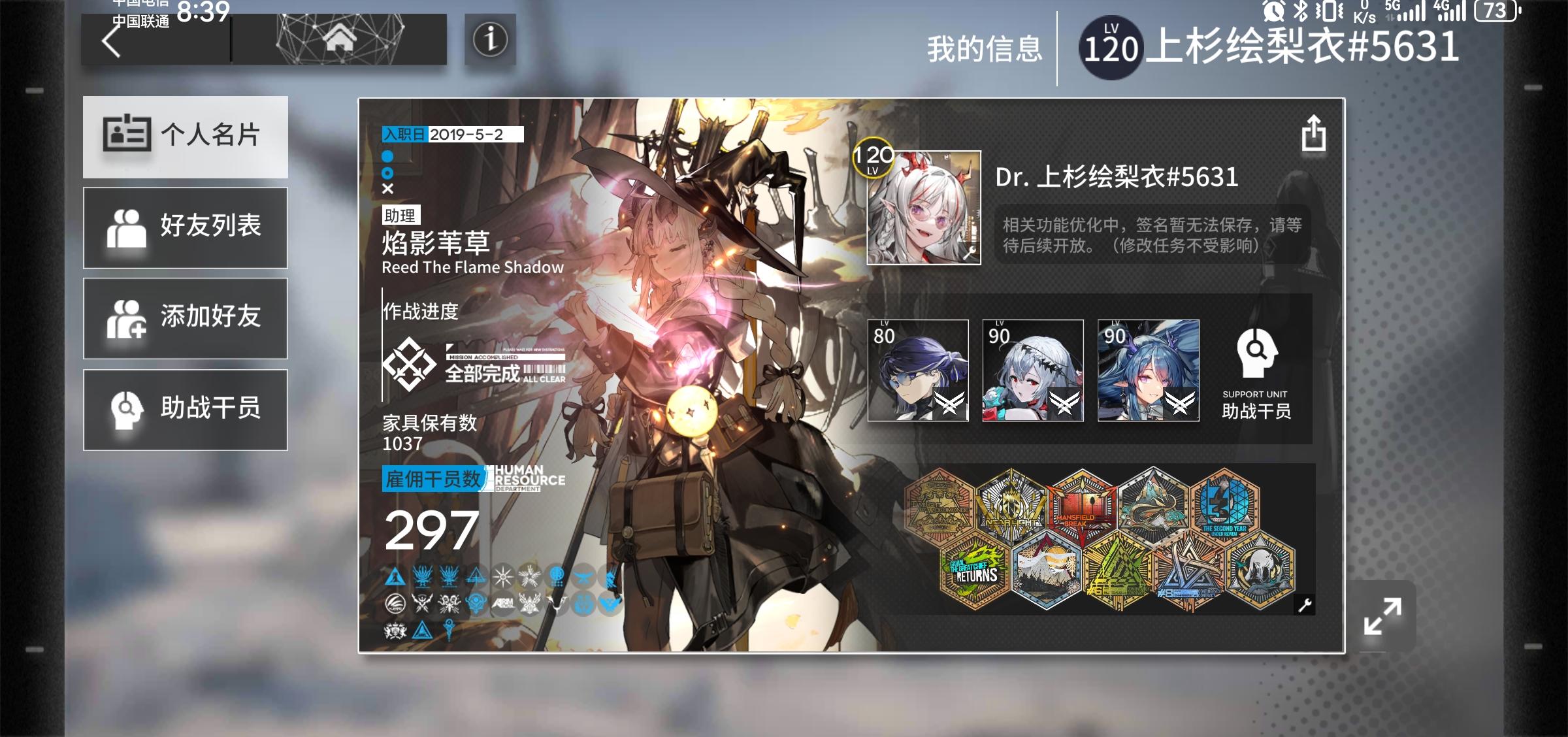Select the 个人名片 sidebar icon
This screenshot has height=737, width=1568.
coord(129,133)
